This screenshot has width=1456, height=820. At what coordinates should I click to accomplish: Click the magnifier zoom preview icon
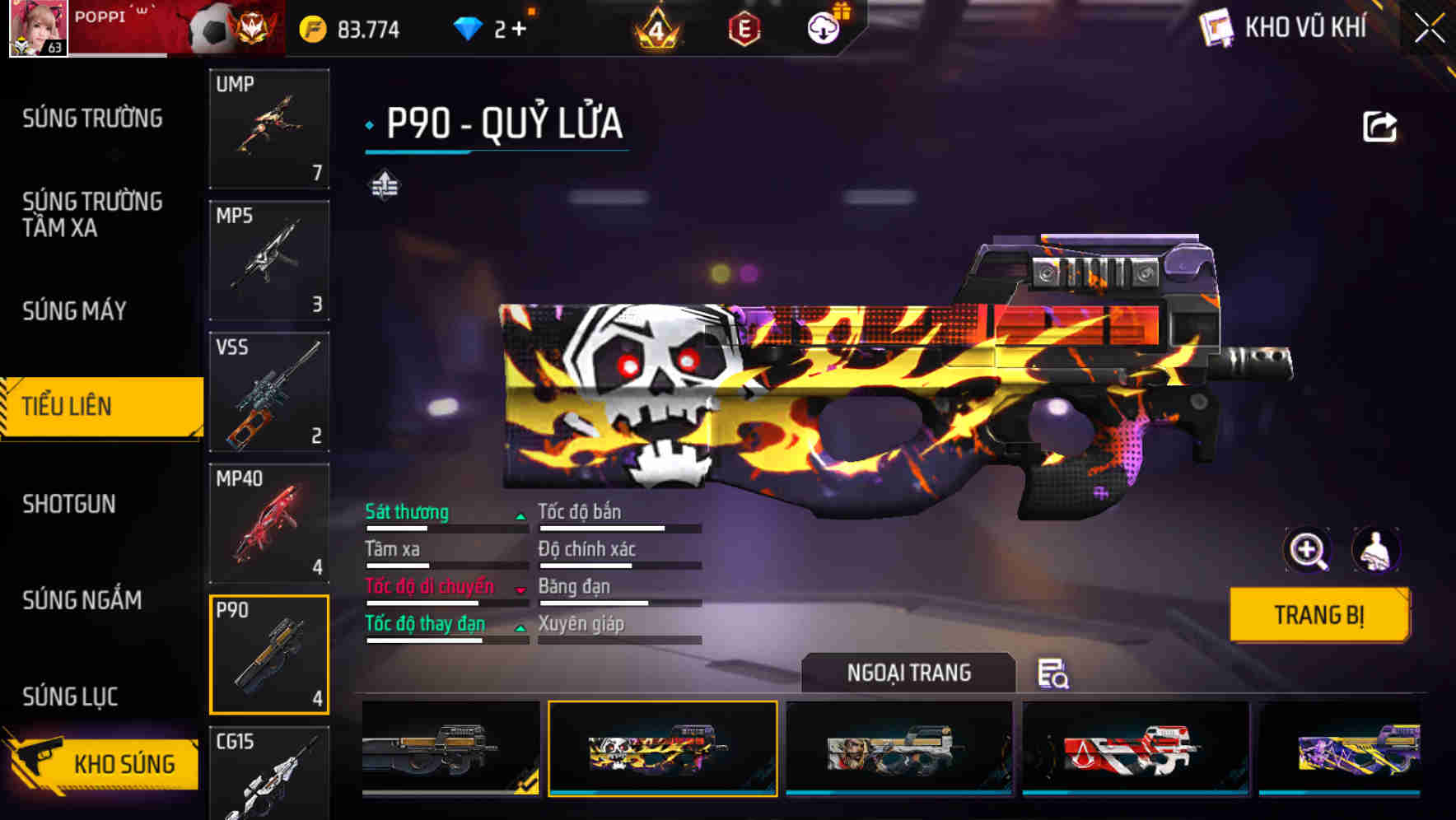[1309, 550]
